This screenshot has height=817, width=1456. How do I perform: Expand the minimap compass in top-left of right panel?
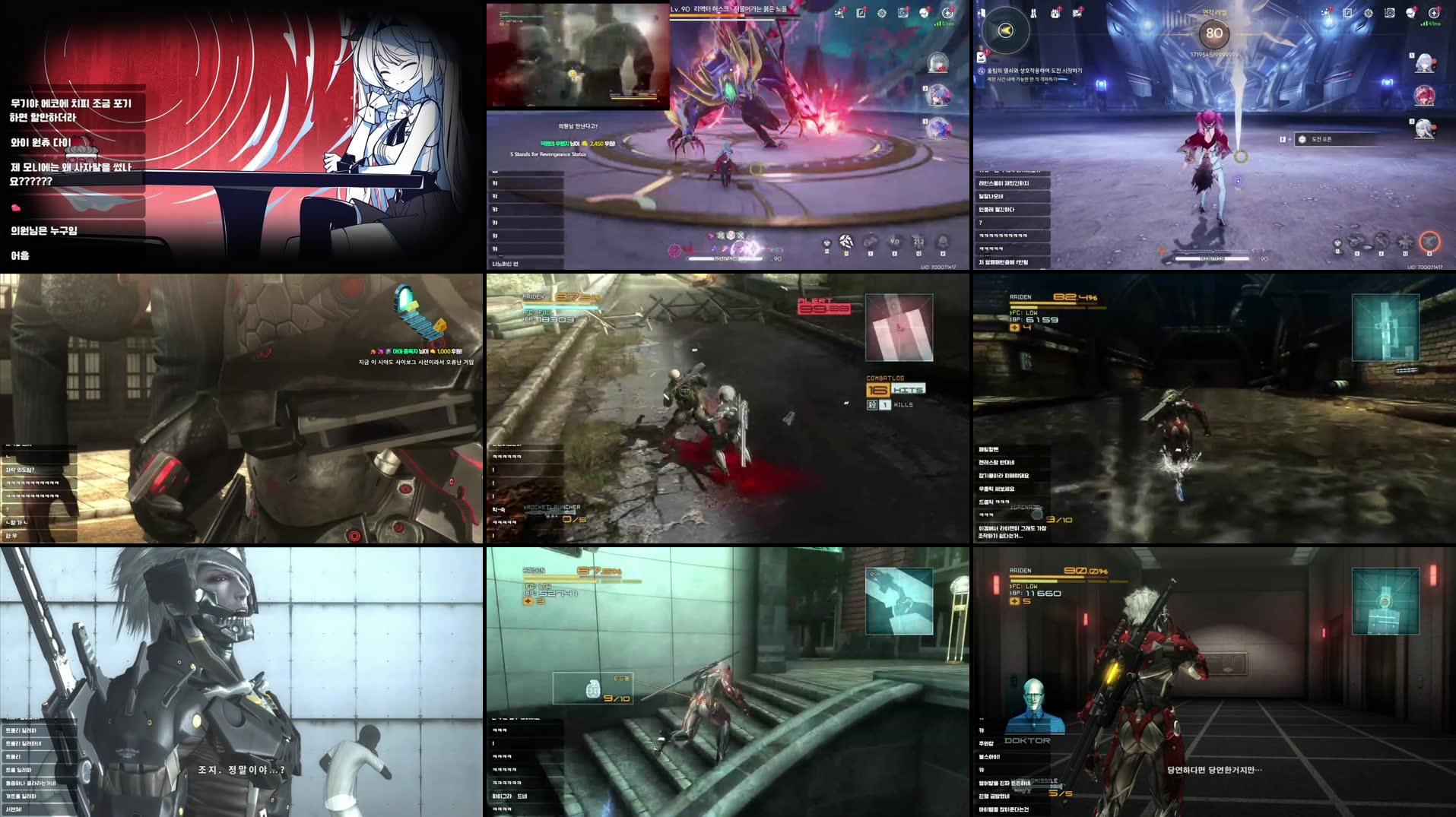coord(1005,30)
